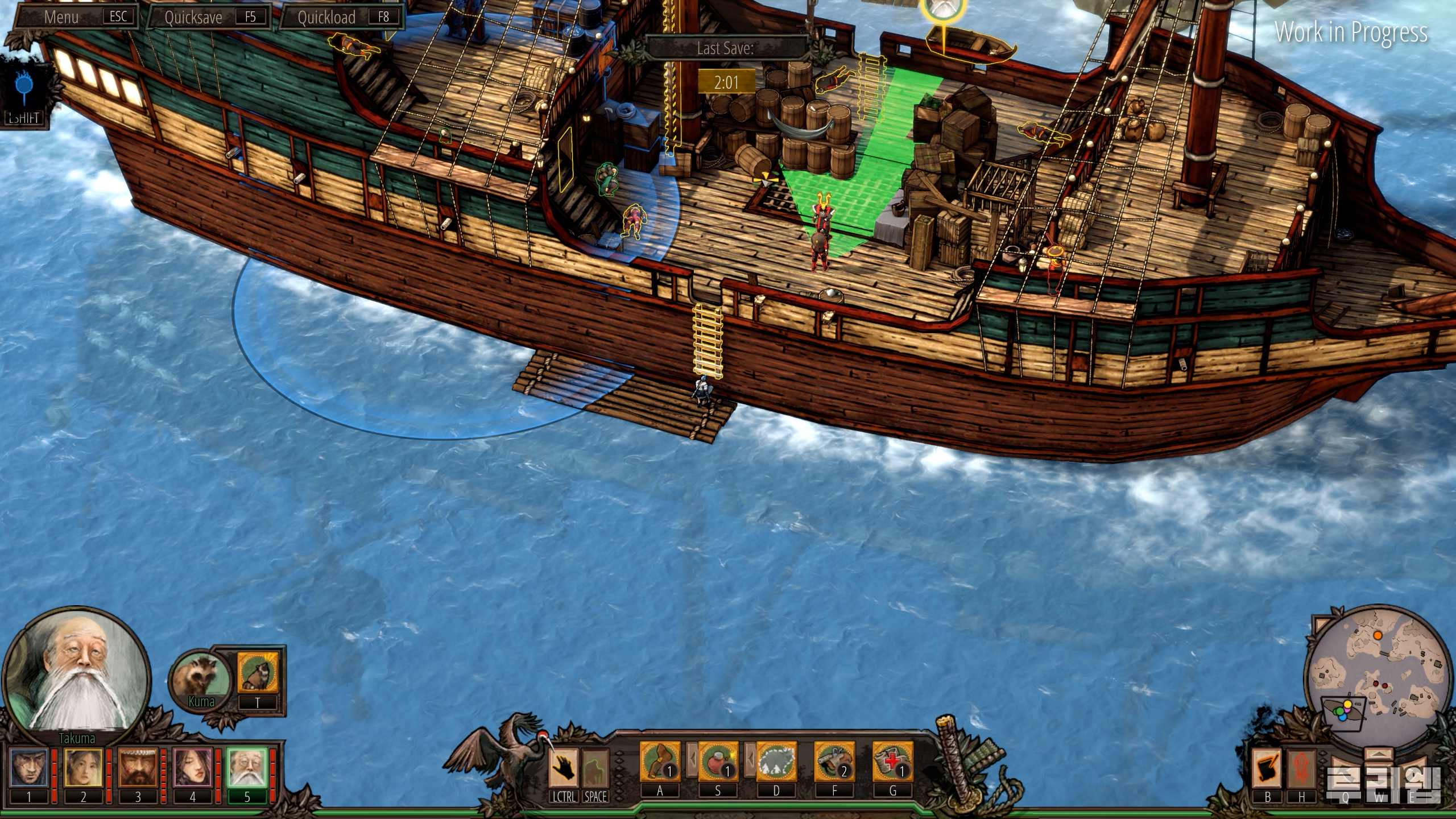This screenshot has height=819, width=1456.
Task: Load the game with Quickload
Action: [342, 17]
